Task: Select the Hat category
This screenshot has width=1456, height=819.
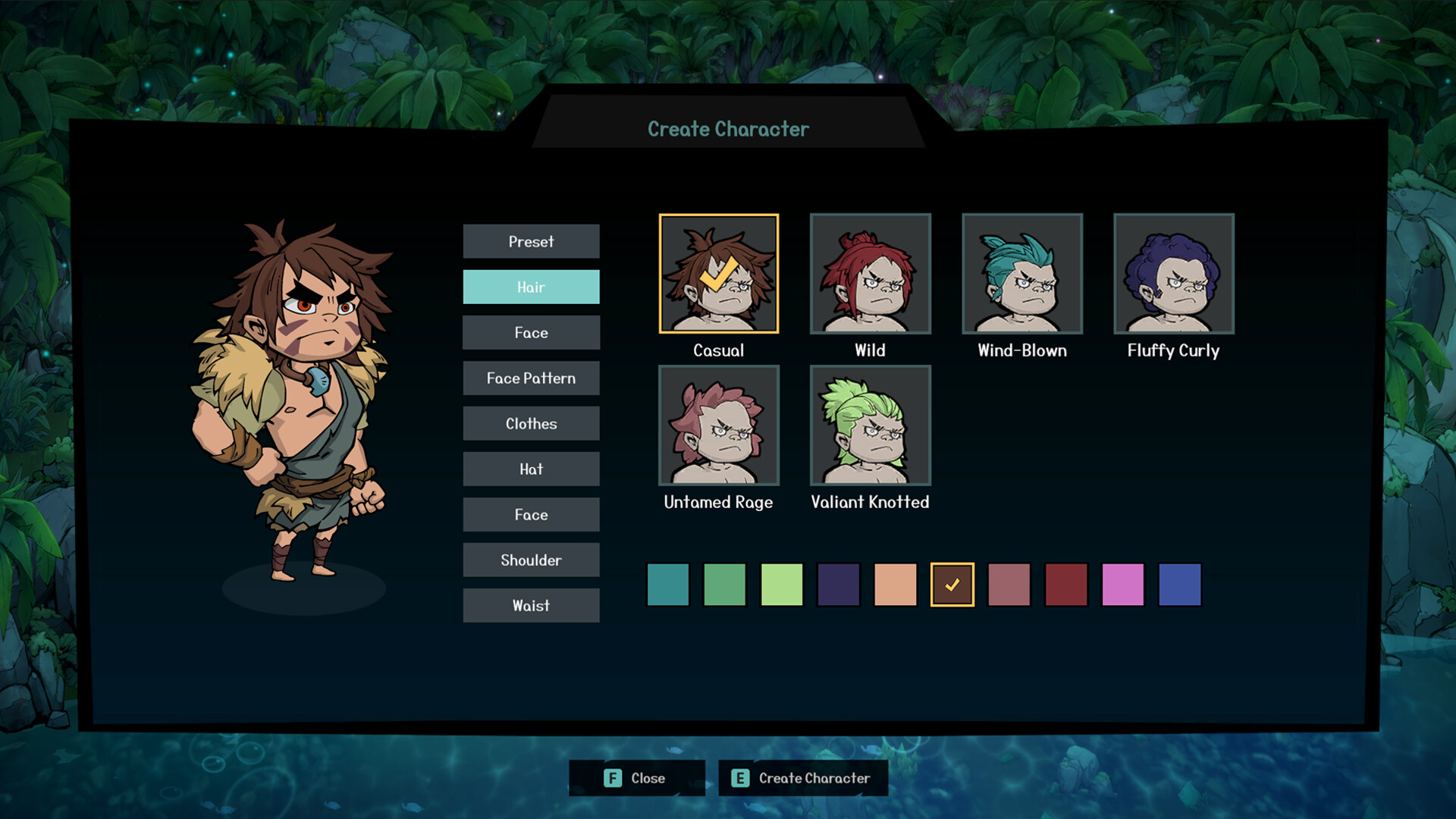Action: tap(531, 469)
